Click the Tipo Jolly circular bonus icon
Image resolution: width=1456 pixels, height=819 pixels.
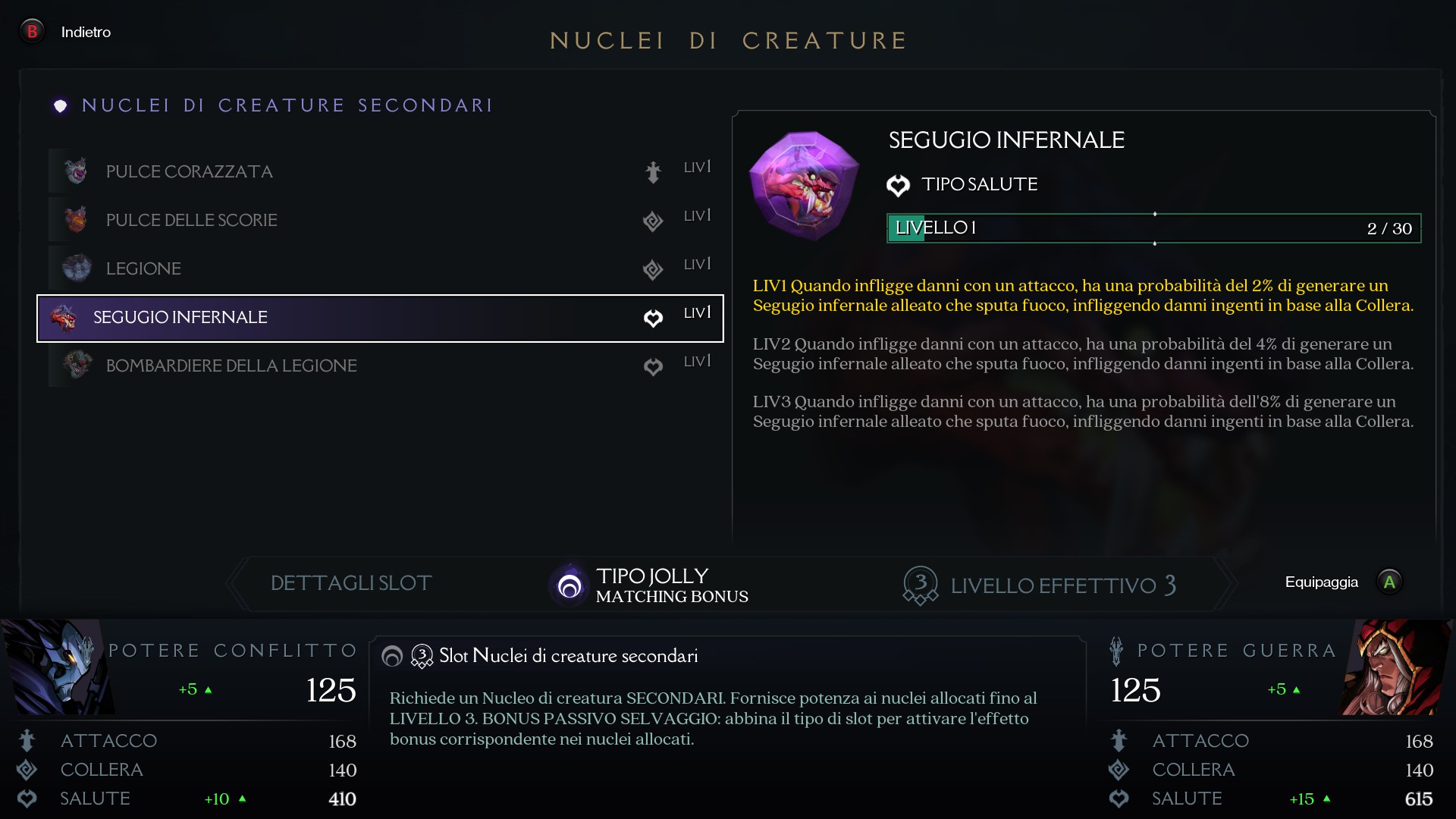[569, 585]
